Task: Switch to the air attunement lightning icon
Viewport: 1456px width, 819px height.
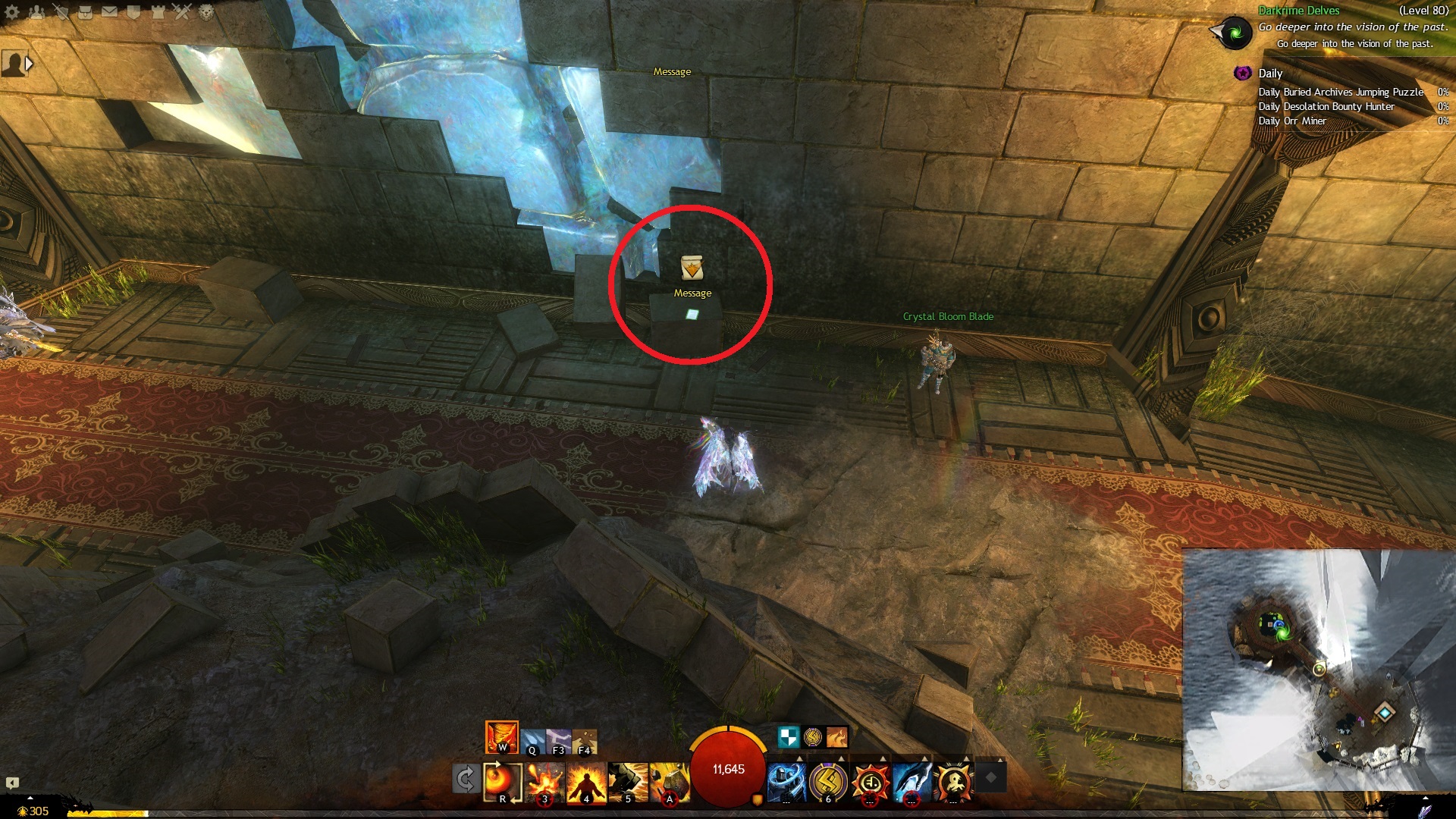Action: [559, 741]
